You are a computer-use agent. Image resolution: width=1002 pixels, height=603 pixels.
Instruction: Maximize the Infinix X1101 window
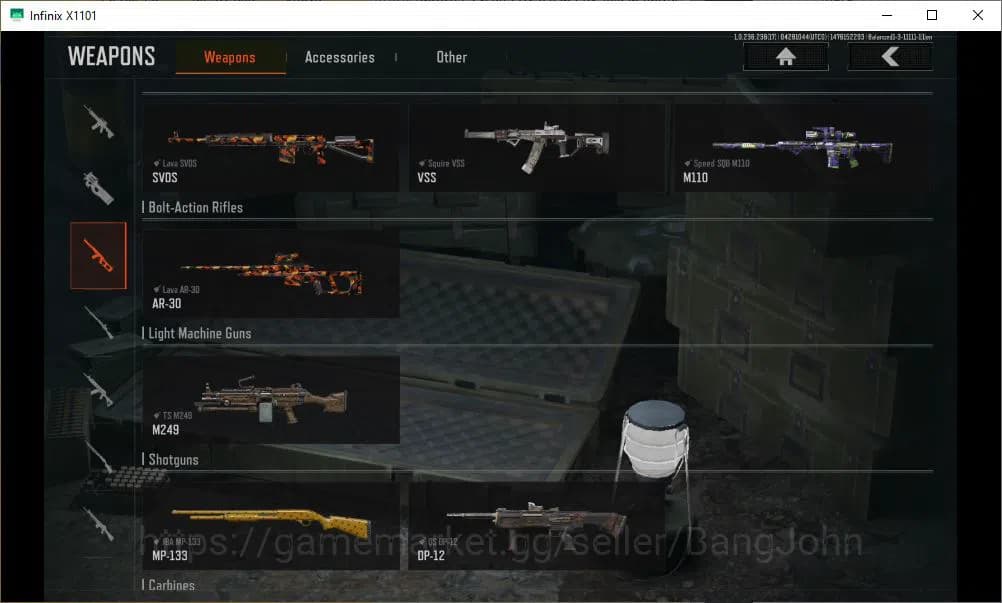(x=932, y=15)
